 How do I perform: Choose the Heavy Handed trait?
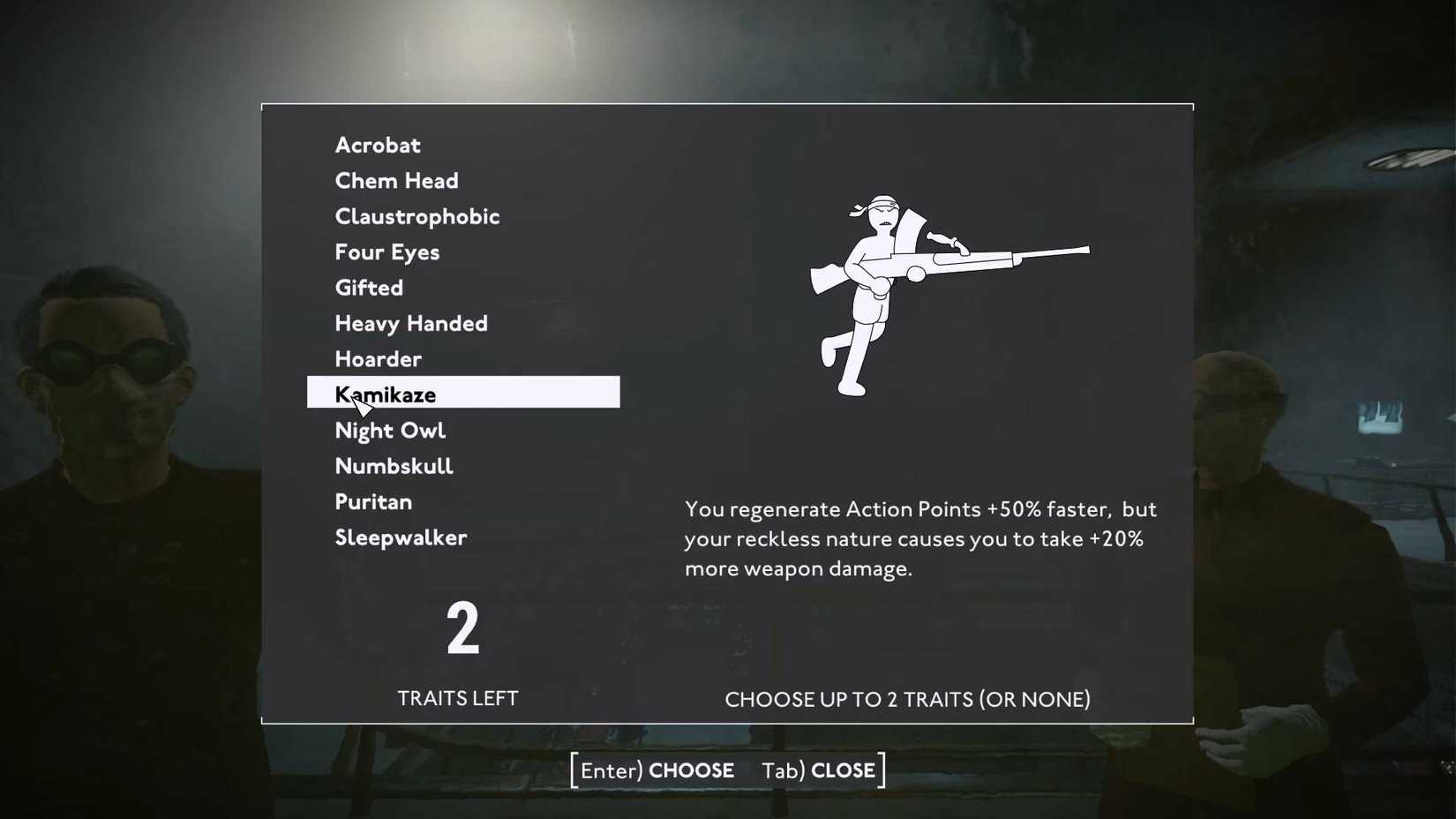click(x=410, y=323)
